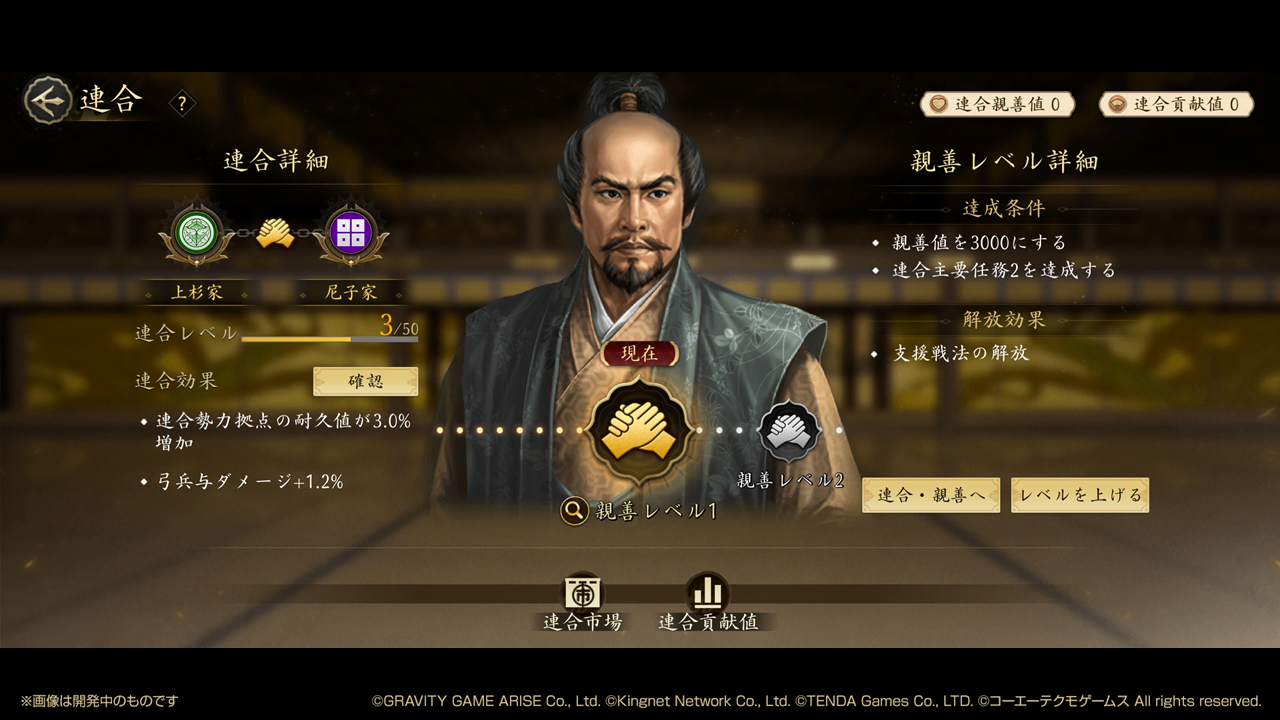Open the 連合・親善へ button
1280x720 pixels.
click(931, 495)
